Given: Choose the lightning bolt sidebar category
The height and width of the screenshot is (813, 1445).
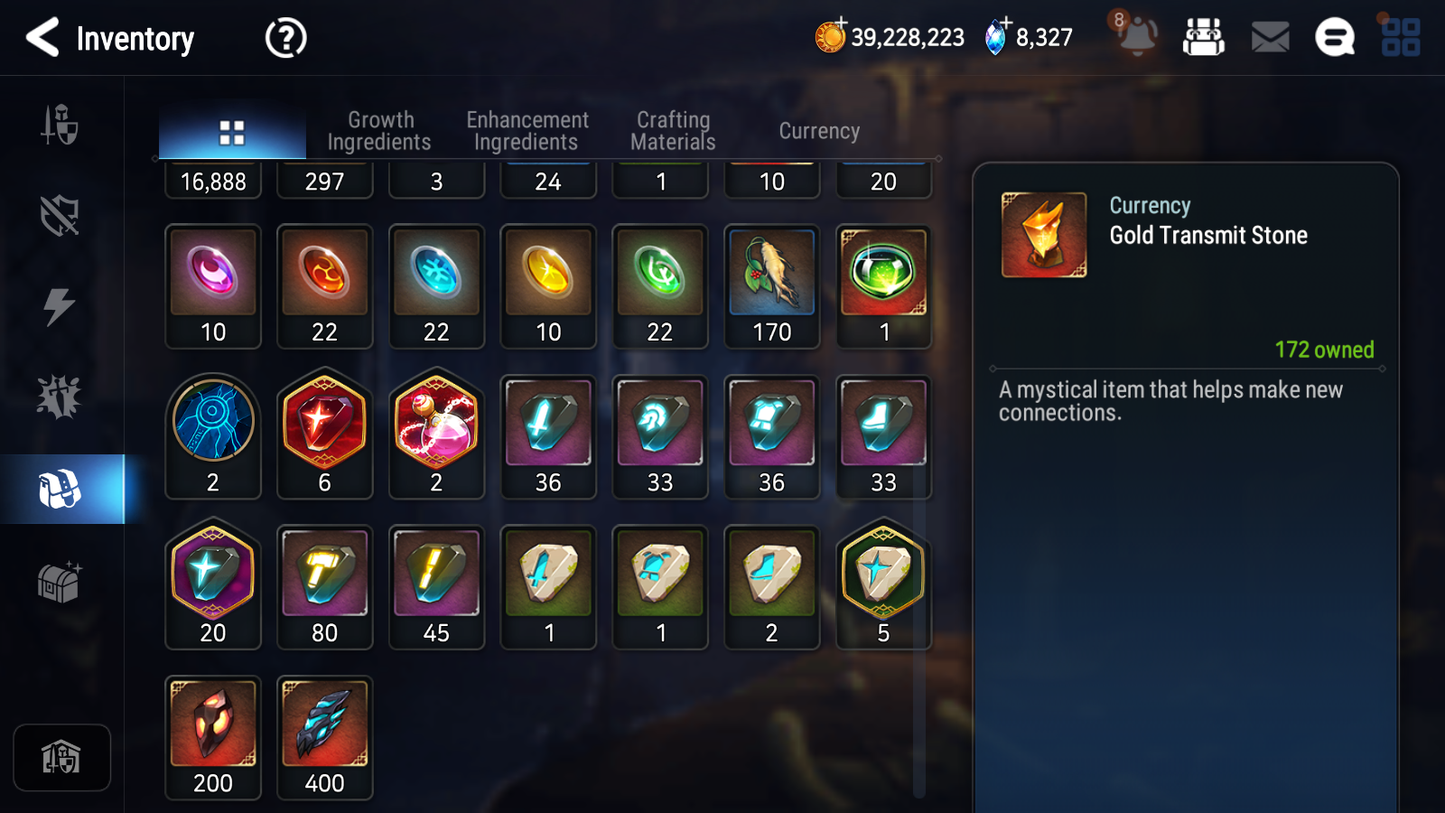Looking at the screenshot, I should point(59,306).
